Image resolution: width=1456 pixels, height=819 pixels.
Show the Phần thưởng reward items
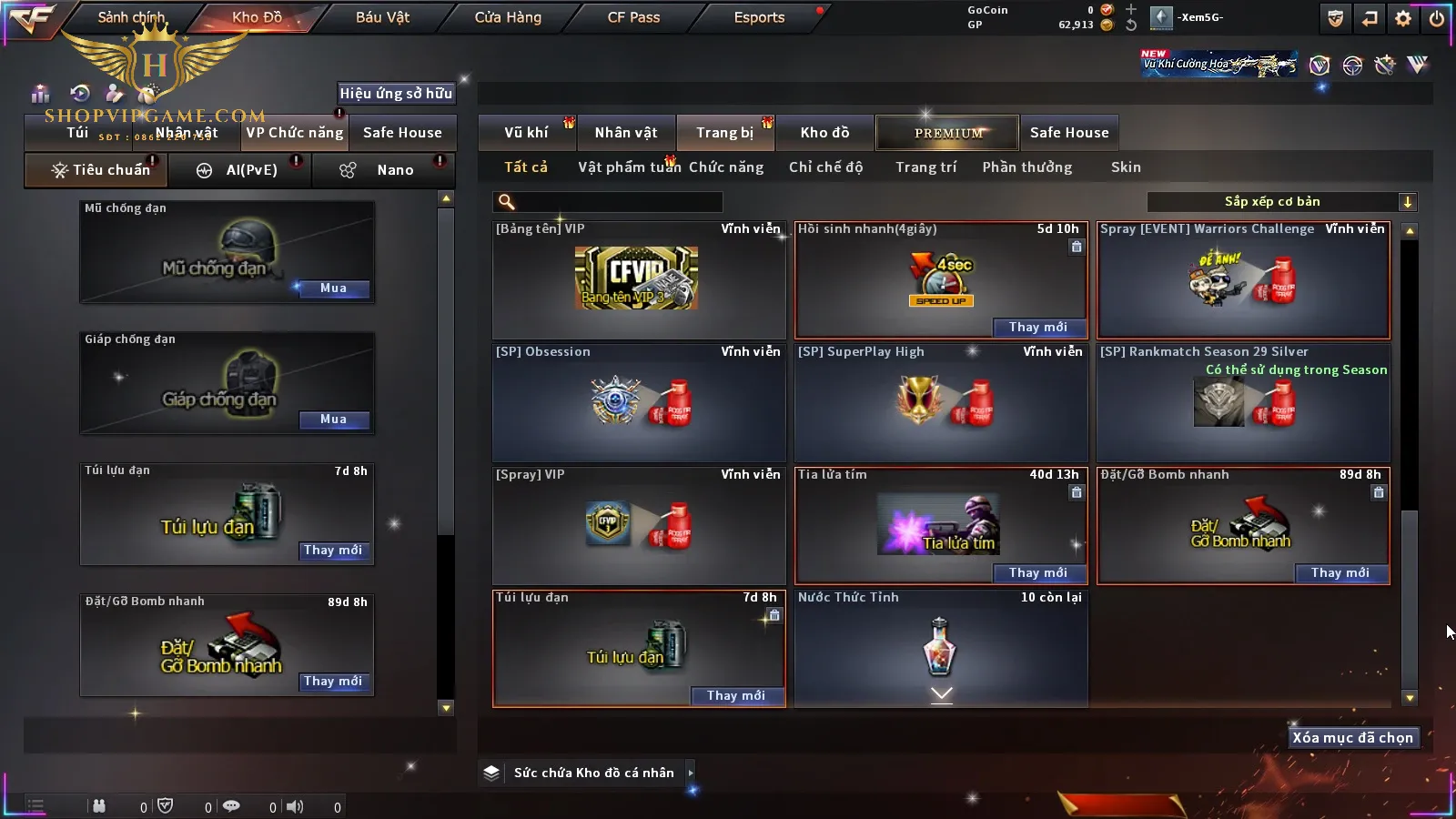1026,167
